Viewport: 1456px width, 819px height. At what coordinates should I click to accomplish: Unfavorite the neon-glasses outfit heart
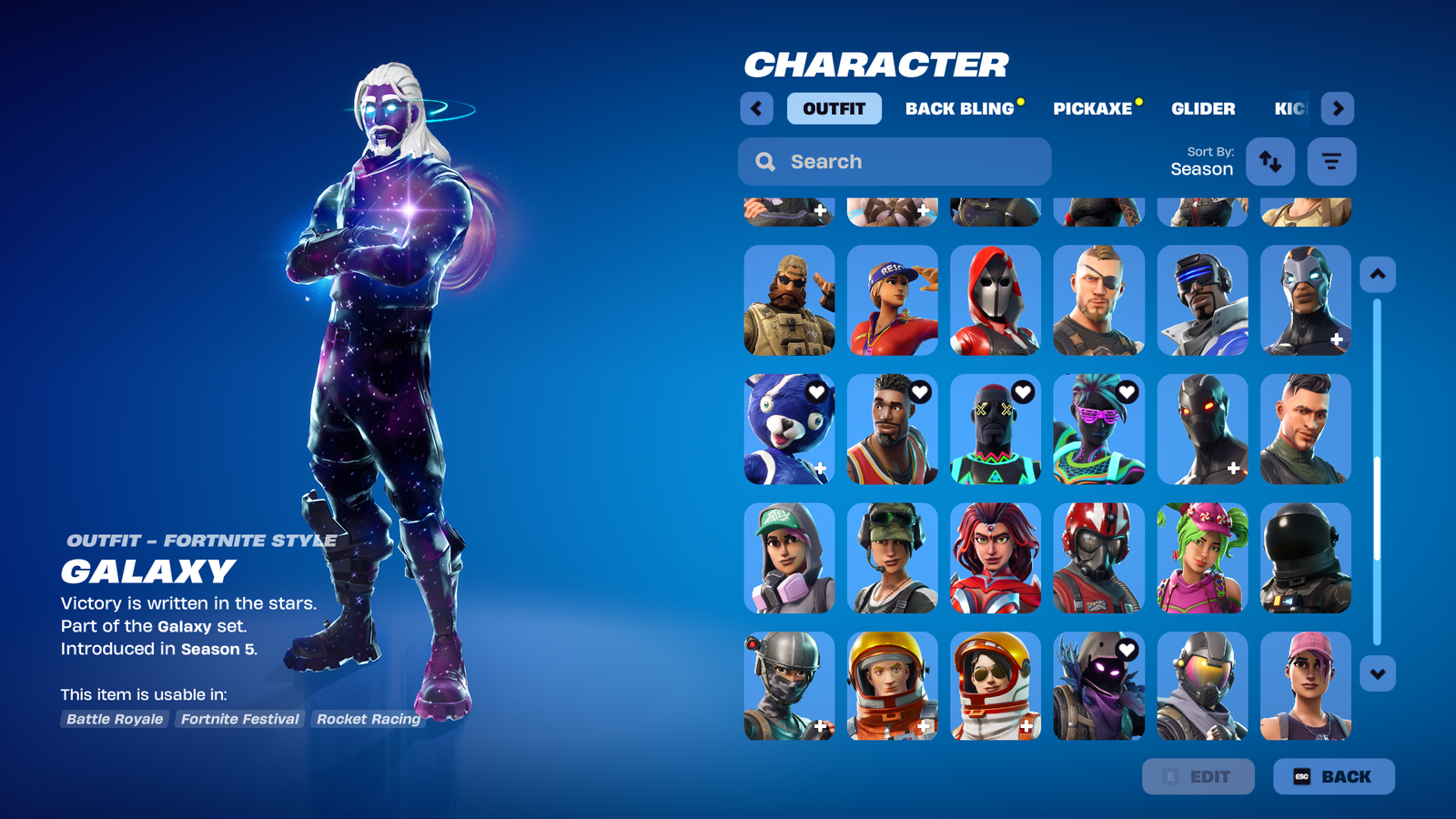tap(1127, 391)
